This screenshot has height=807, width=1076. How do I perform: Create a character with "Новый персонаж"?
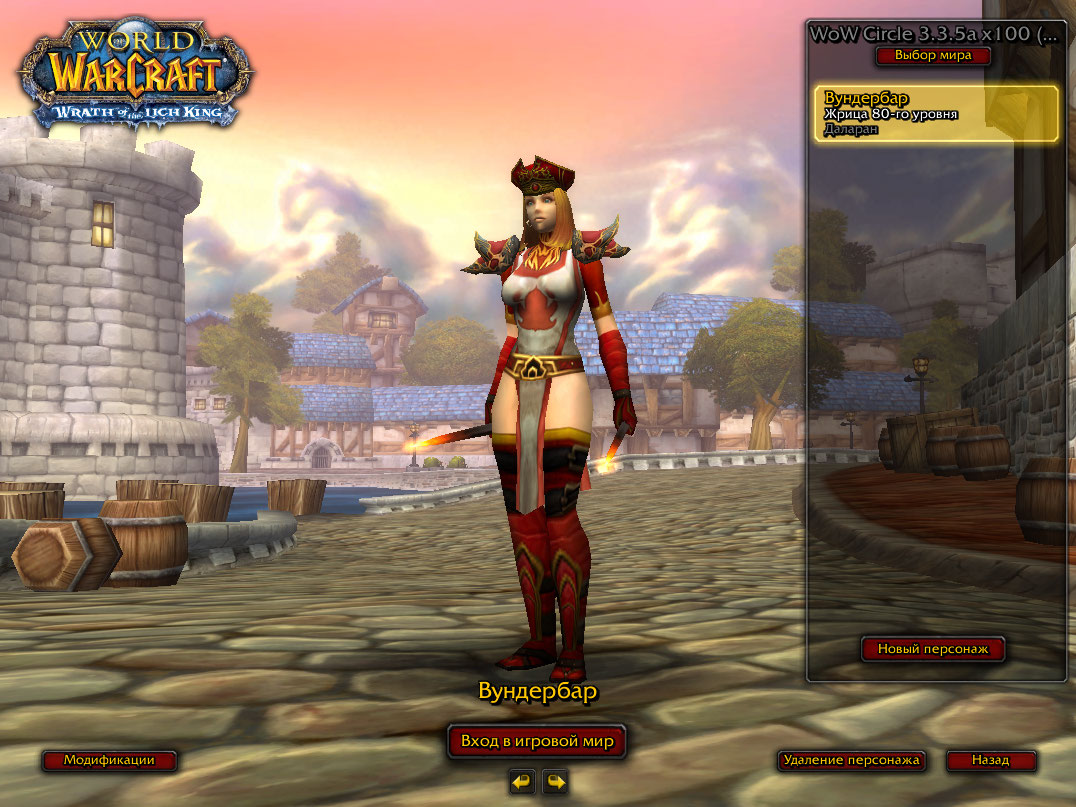point(932,649)
